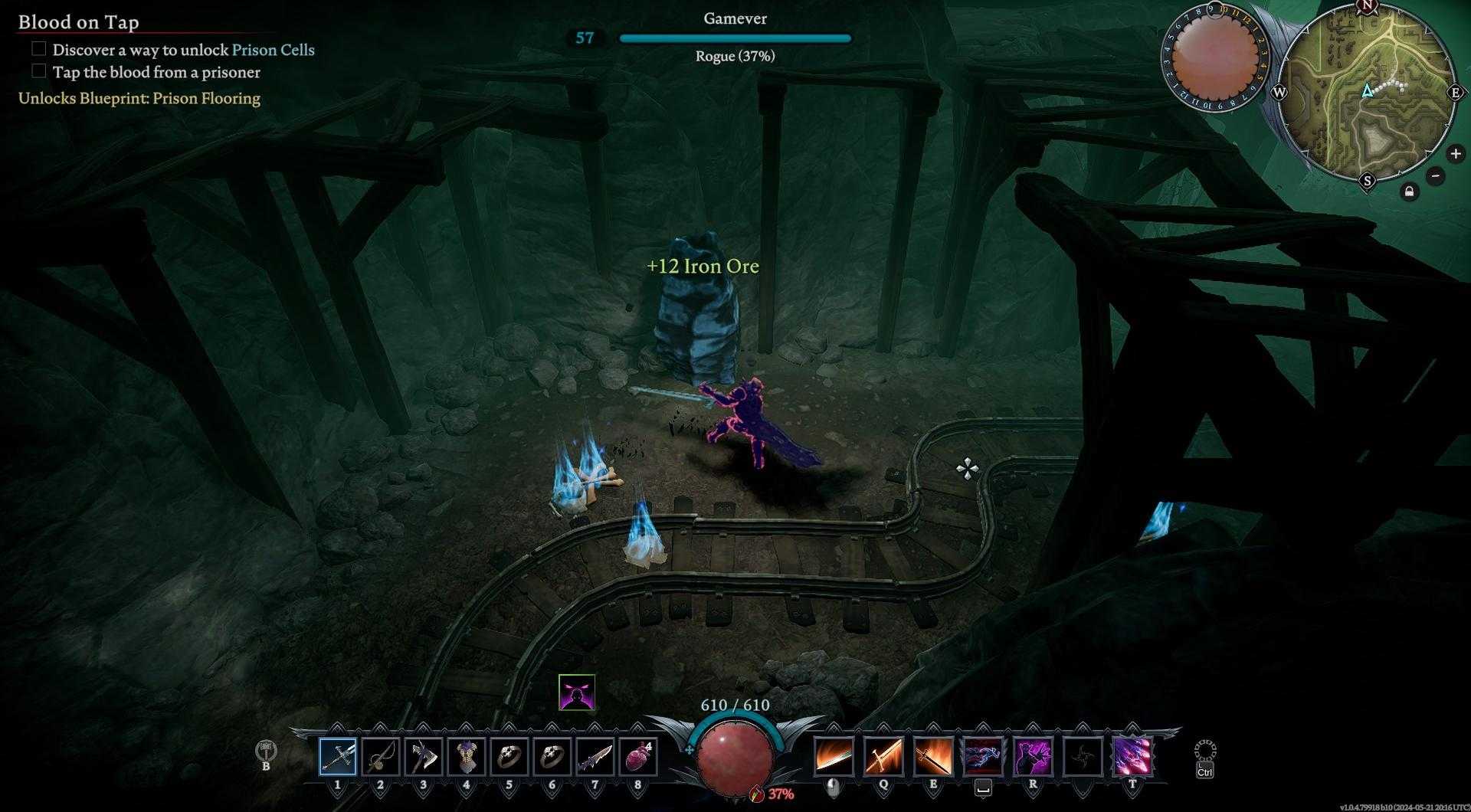This screenshot has height=812, width=1471.
Task: Cast the purple figure R spell
Action: [1032, 757]
